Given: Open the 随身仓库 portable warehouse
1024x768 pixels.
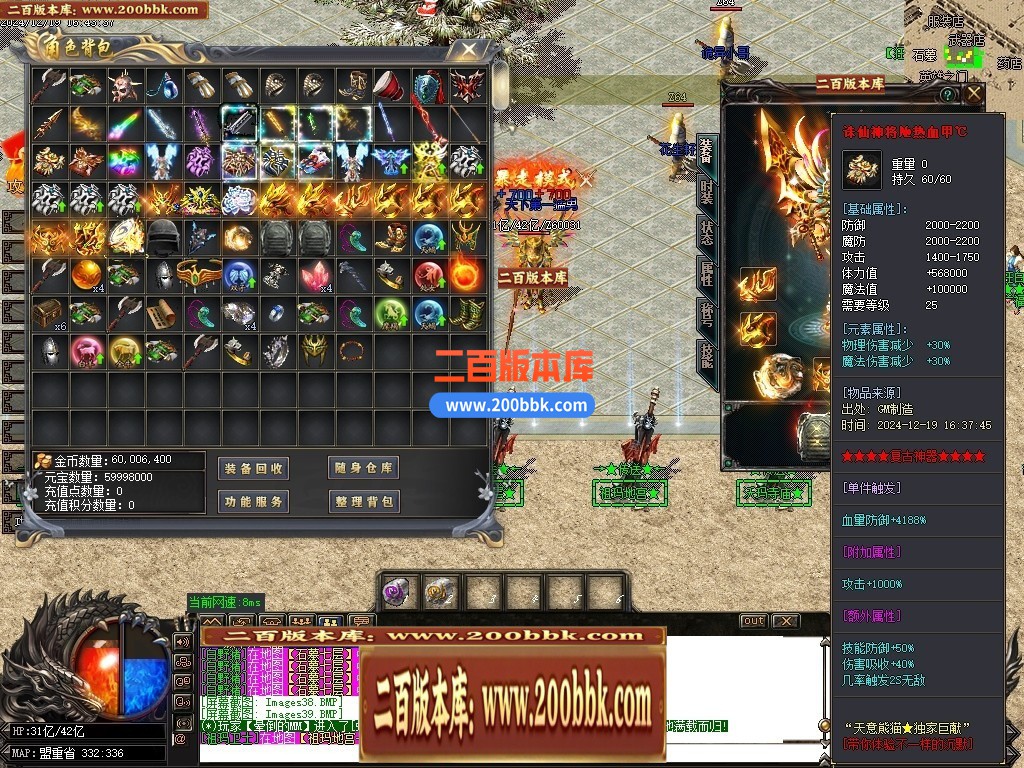Looking at the screenshot, I should coord(363,468).
